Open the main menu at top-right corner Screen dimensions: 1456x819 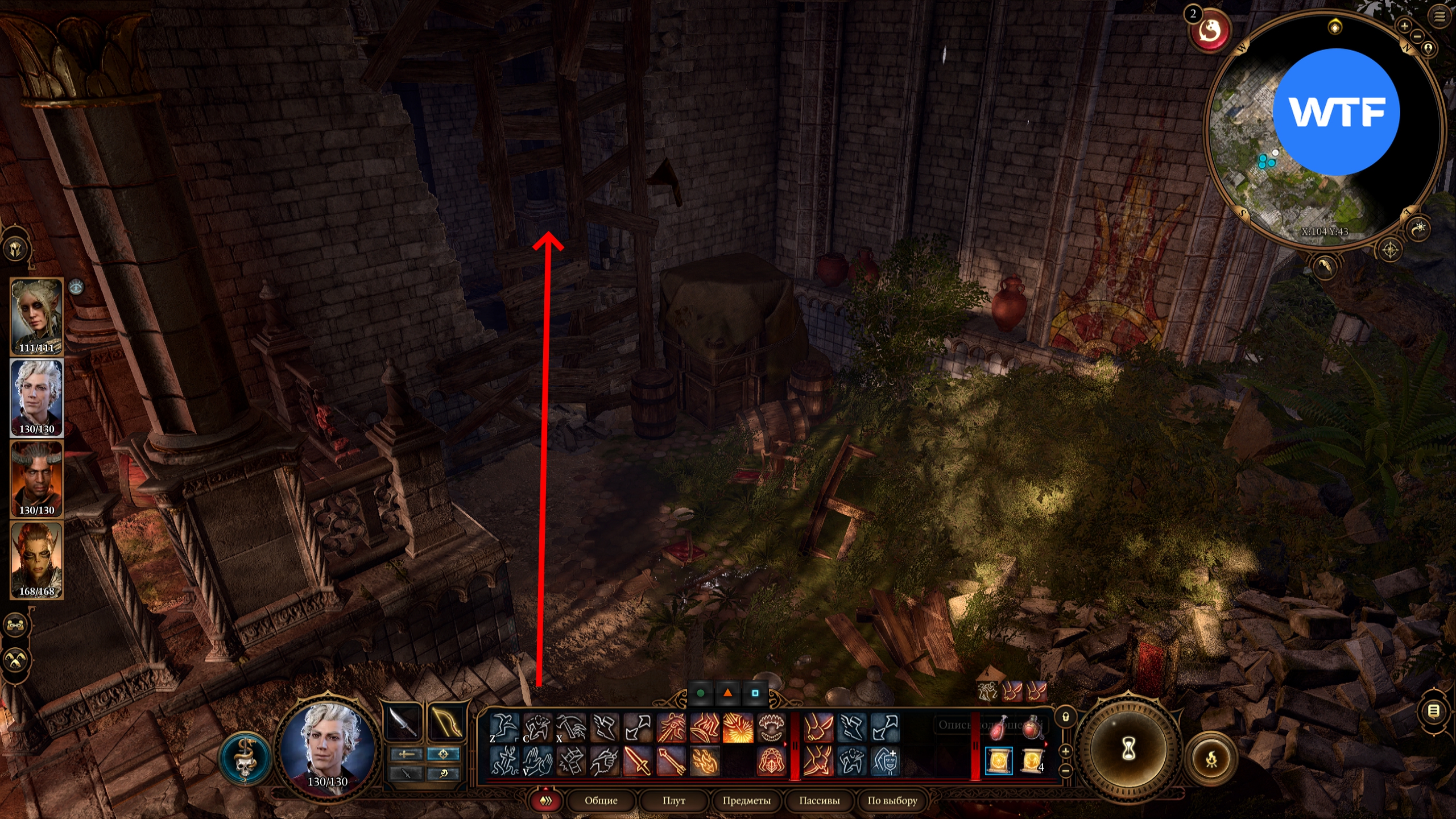pos(1440,17)
